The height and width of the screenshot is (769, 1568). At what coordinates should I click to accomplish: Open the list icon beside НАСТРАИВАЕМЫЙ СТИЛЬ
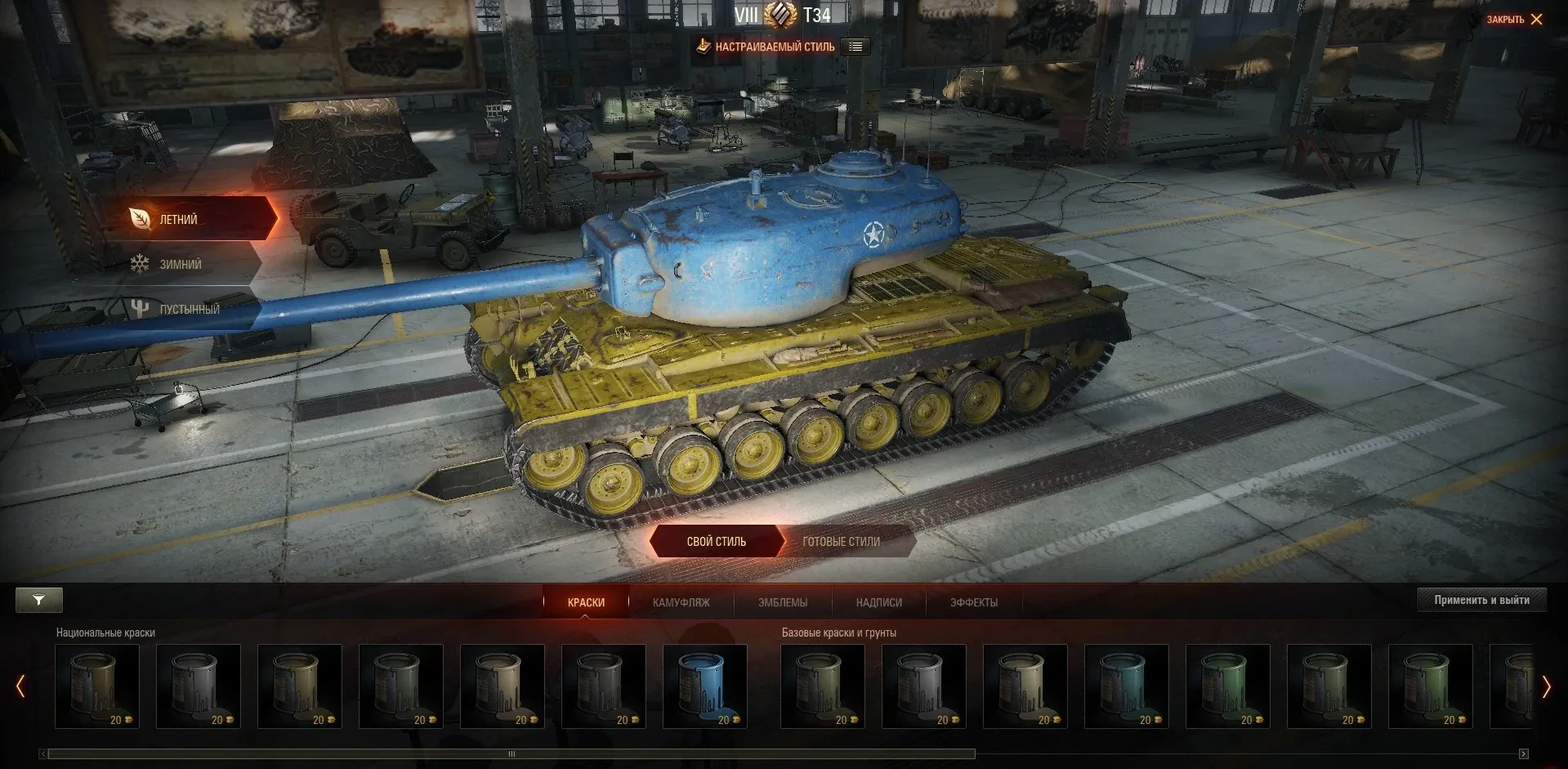(x=855, y=47)
